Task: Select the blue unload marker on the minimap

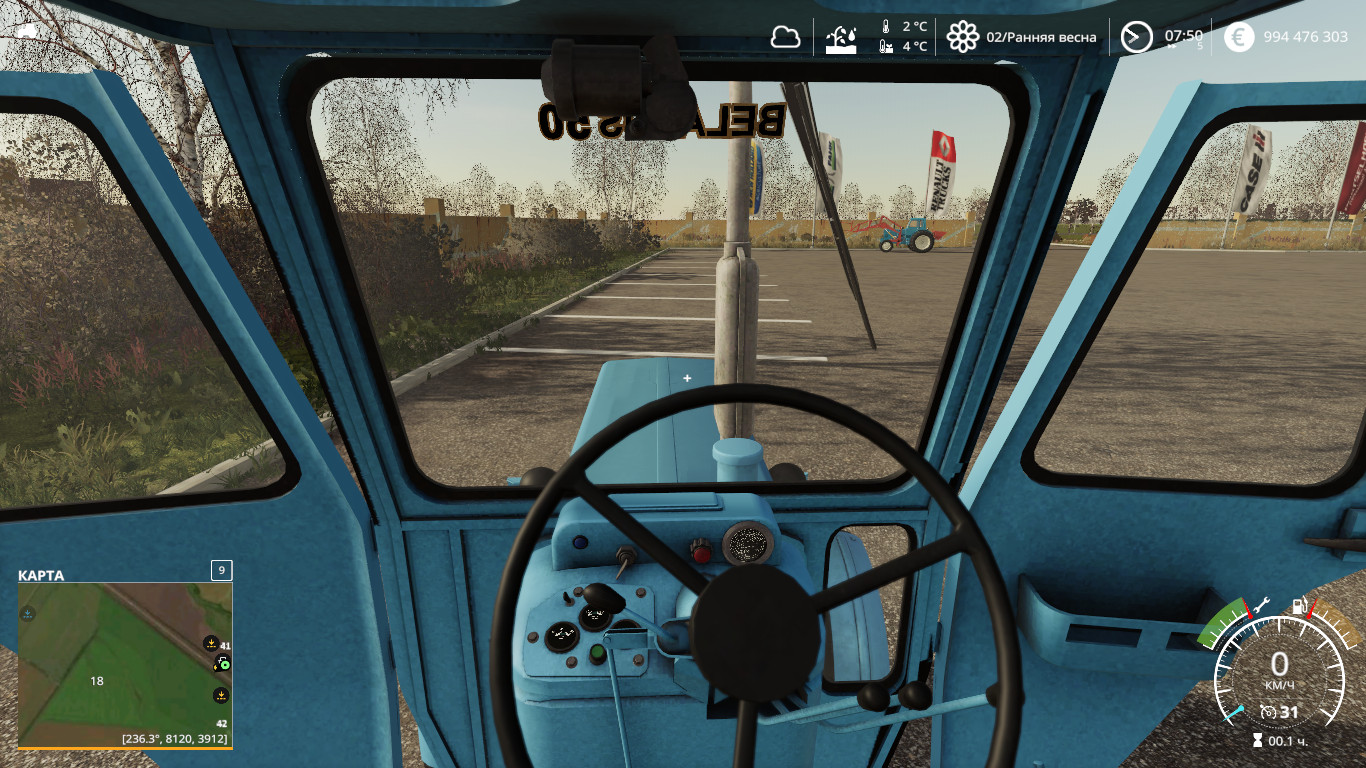Action: [28, 613]
